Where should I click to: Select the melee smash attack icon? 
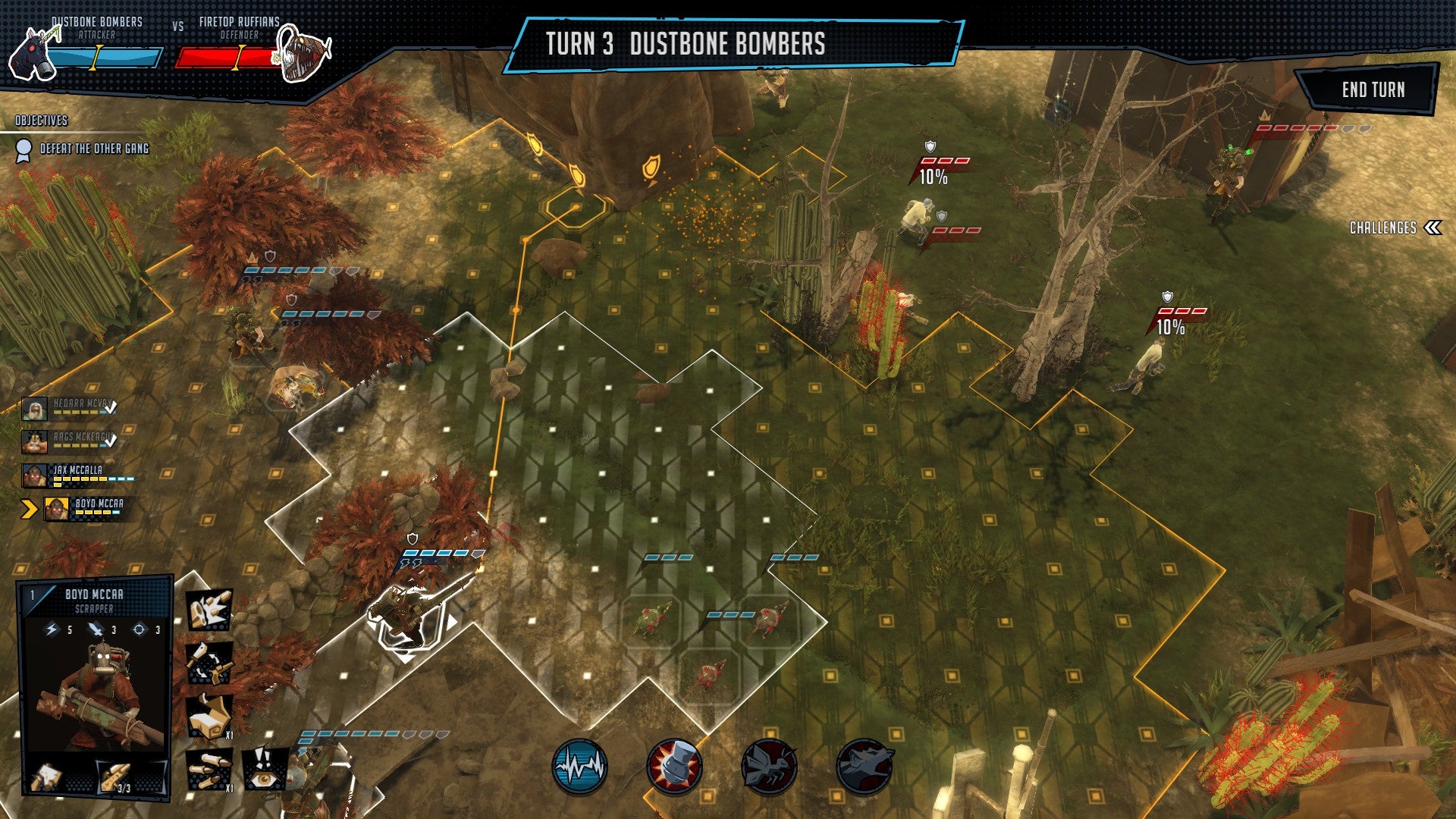click(x=209, y=610)
